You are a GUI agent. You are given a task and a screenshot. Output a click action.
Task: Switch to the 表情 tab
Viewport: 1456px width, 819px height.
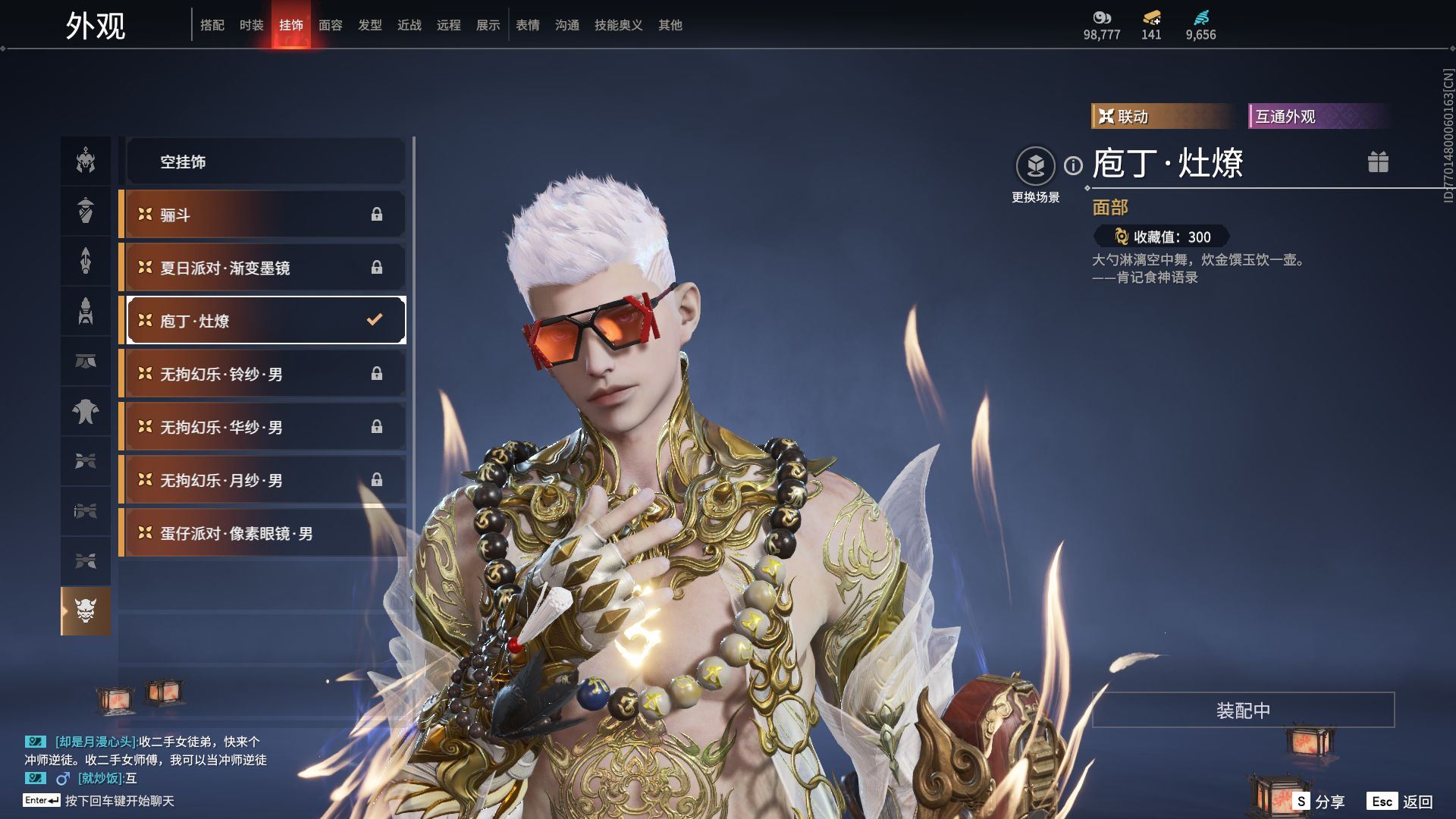[527, 25]
